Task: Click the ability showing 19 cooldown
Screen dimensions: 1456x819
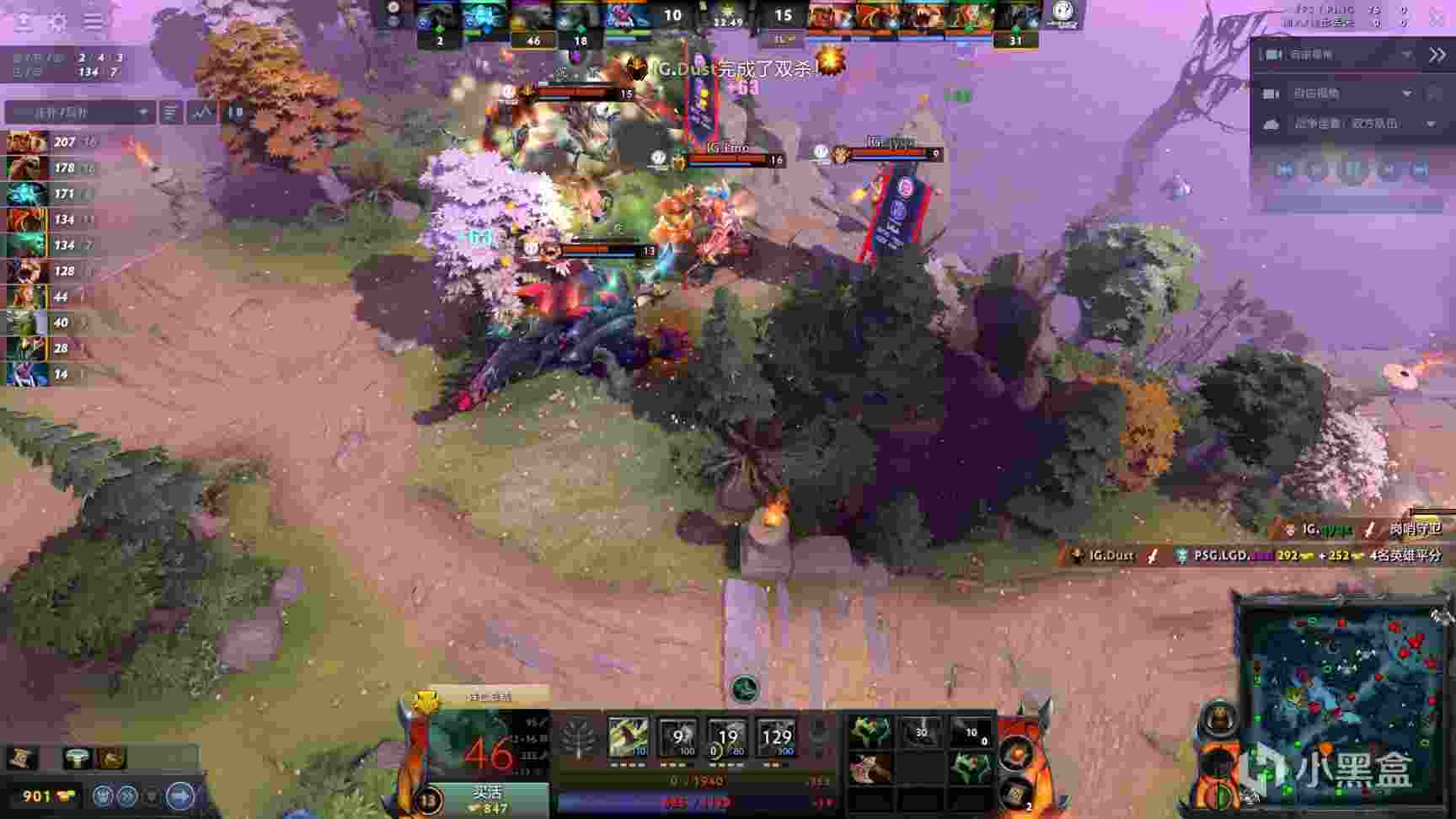Action: point(727,737)
